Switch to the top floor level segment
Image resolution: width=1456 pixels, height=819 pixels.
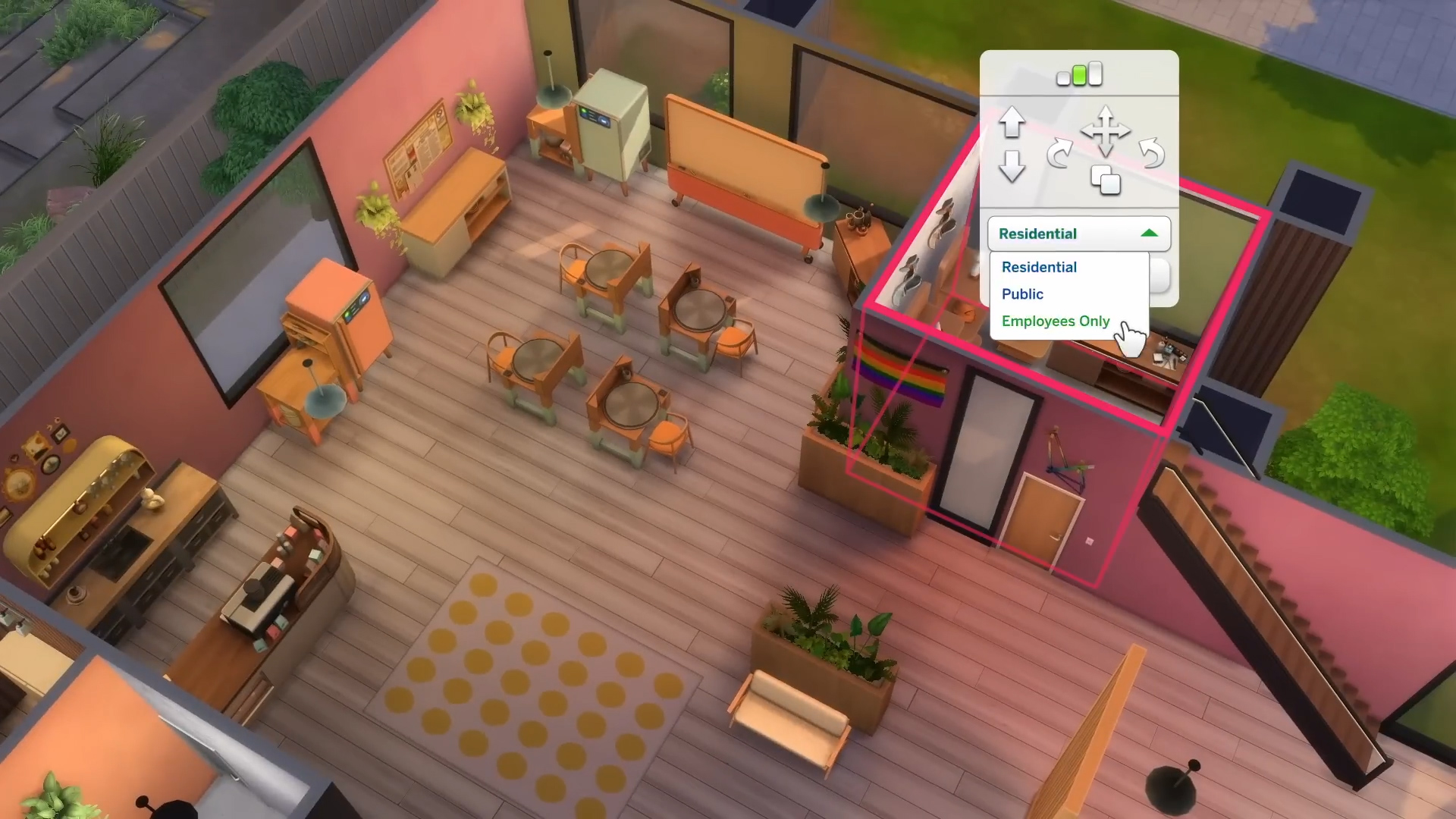[x=1095, y=74]
